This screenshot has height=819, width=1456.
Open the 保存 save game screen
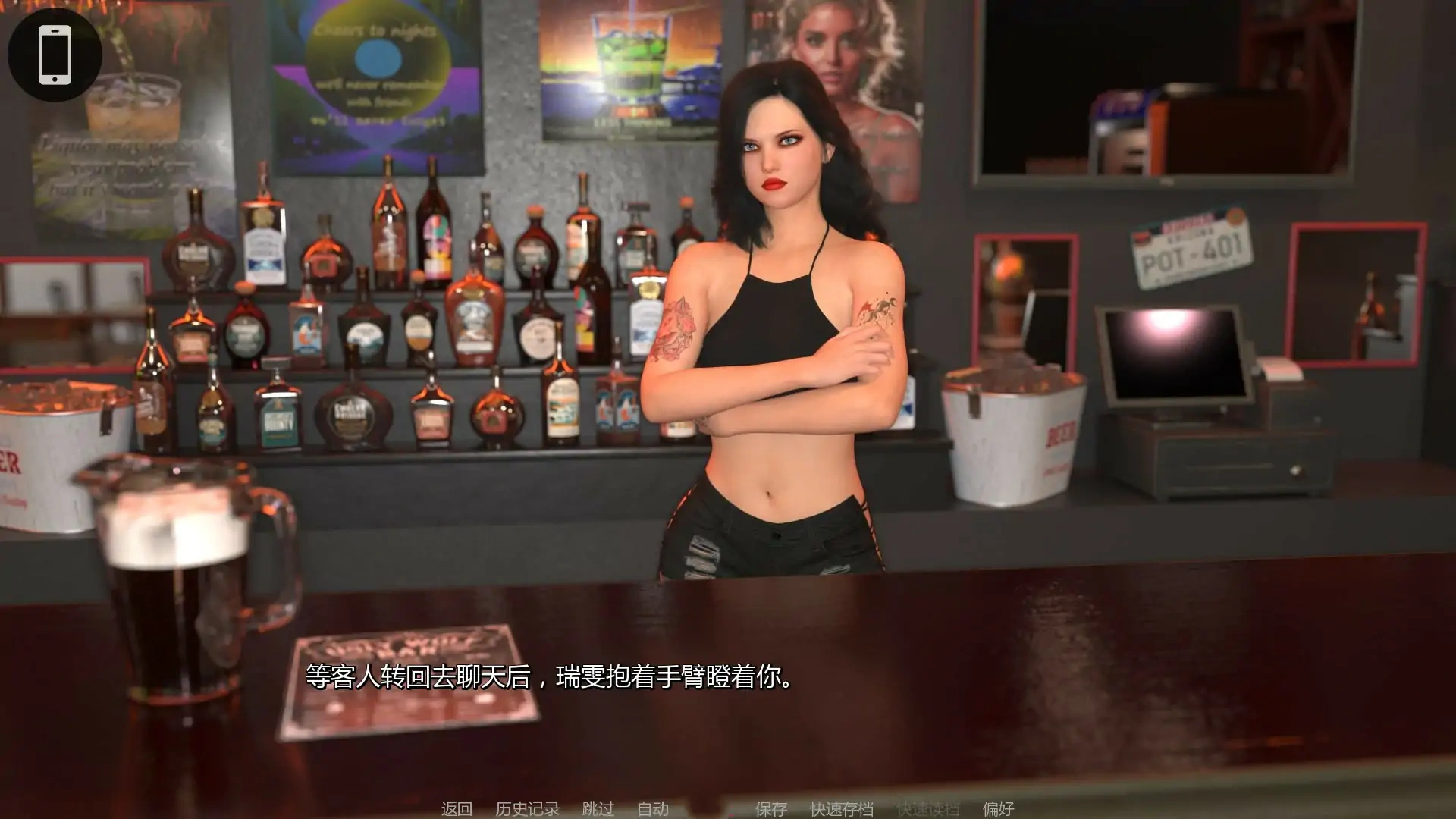point(770,808)
